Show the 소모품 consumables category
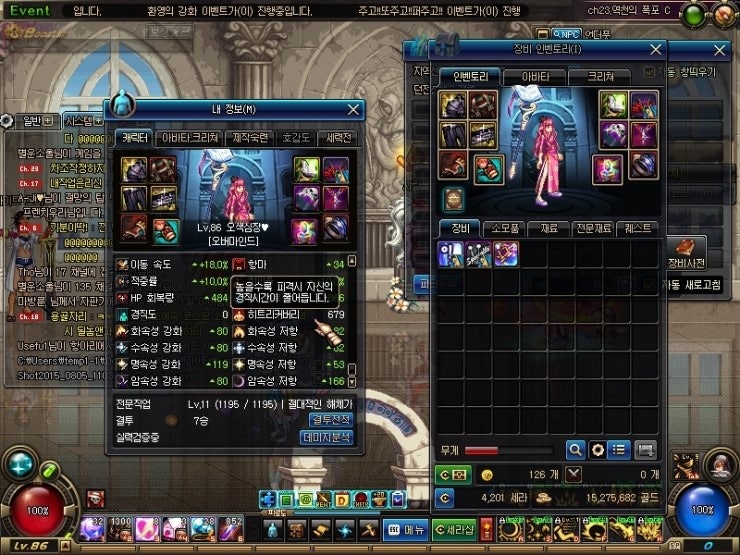Viewport: 740px width, 555px height. (504, 228)
